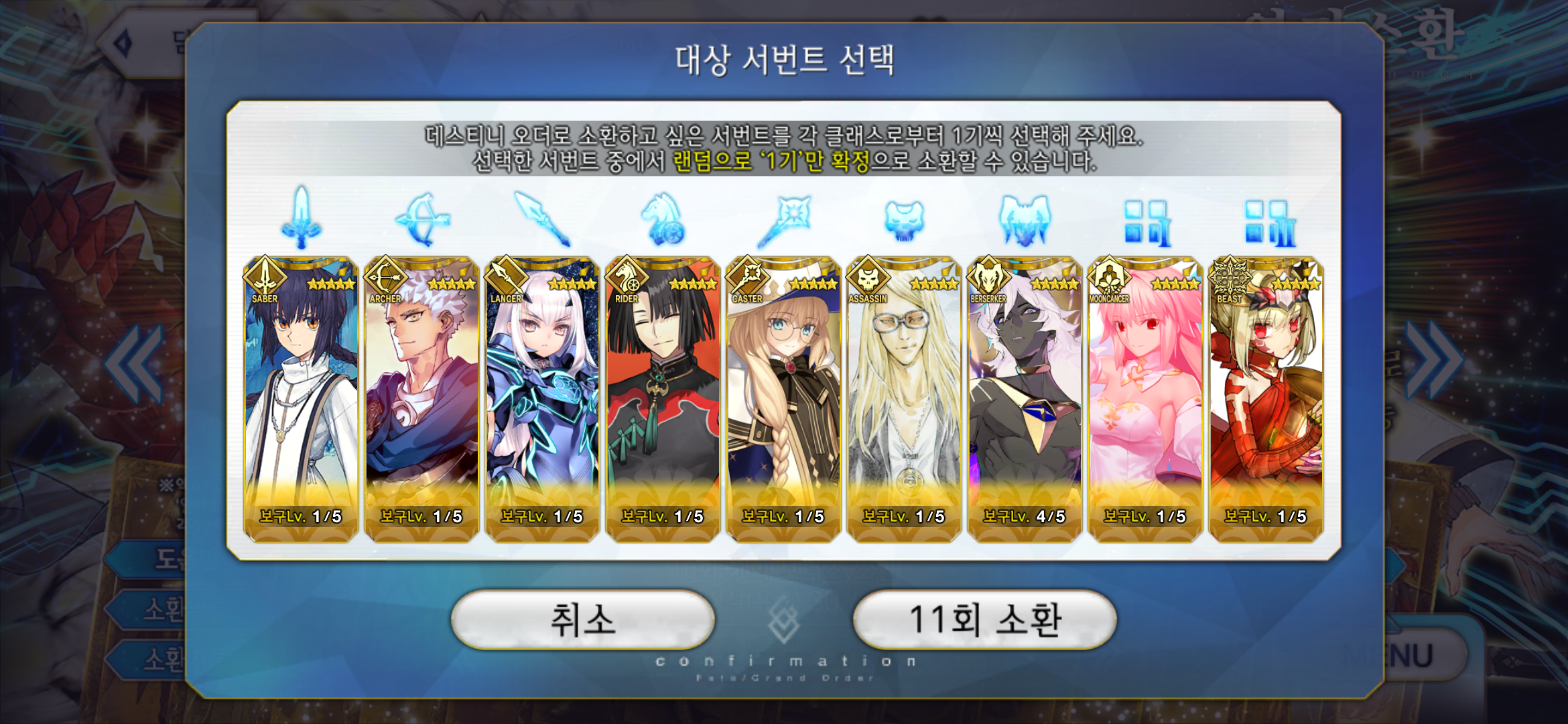Choose the Caster servant card
The width and height of the screenshot is (1568, 724).
coord(783,399)
